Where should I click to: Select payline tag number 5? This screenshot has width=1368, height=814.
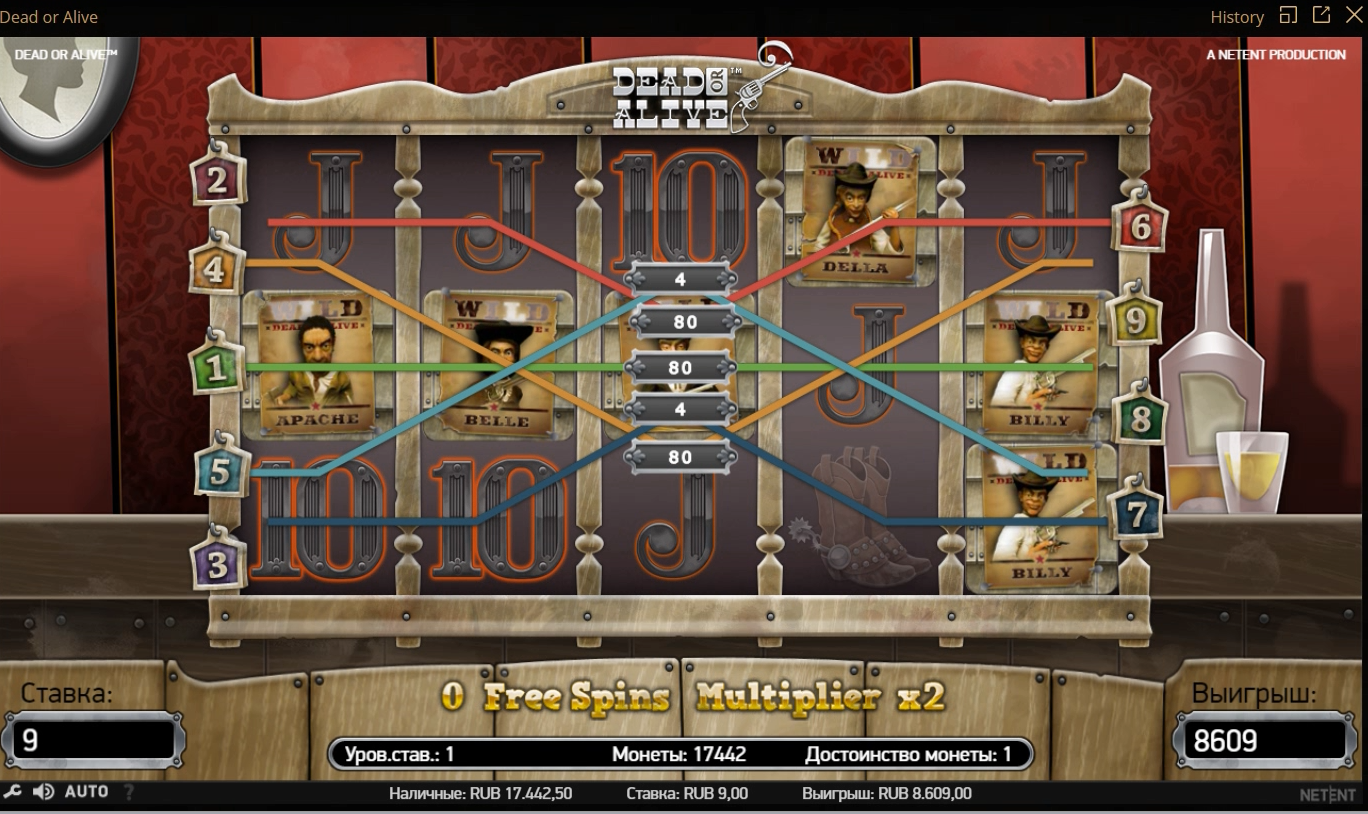tap(219, 473)
